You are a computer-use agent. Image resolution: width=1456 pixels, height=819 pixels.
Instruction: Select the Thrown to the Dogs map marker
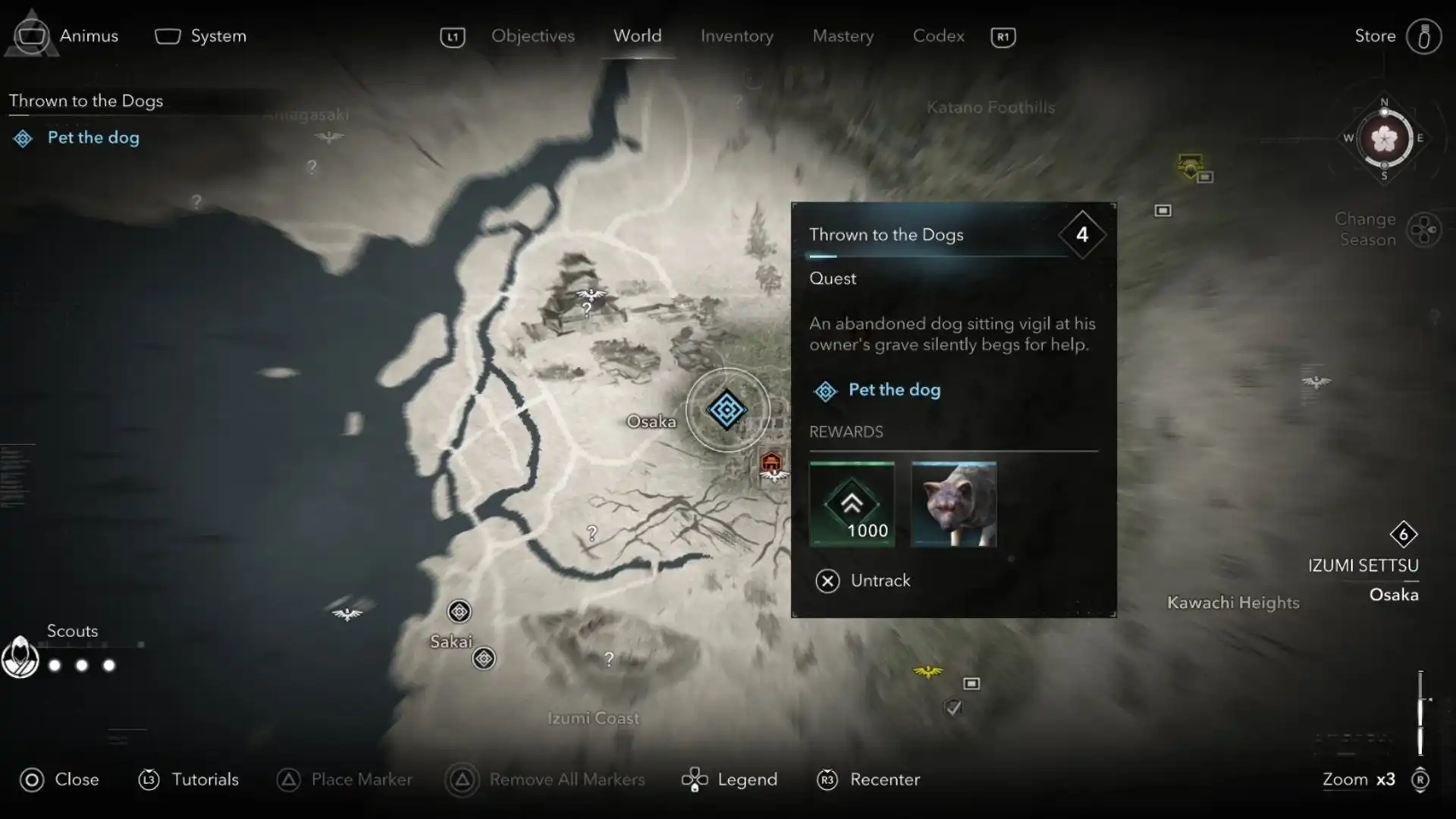tap(726, 409)
